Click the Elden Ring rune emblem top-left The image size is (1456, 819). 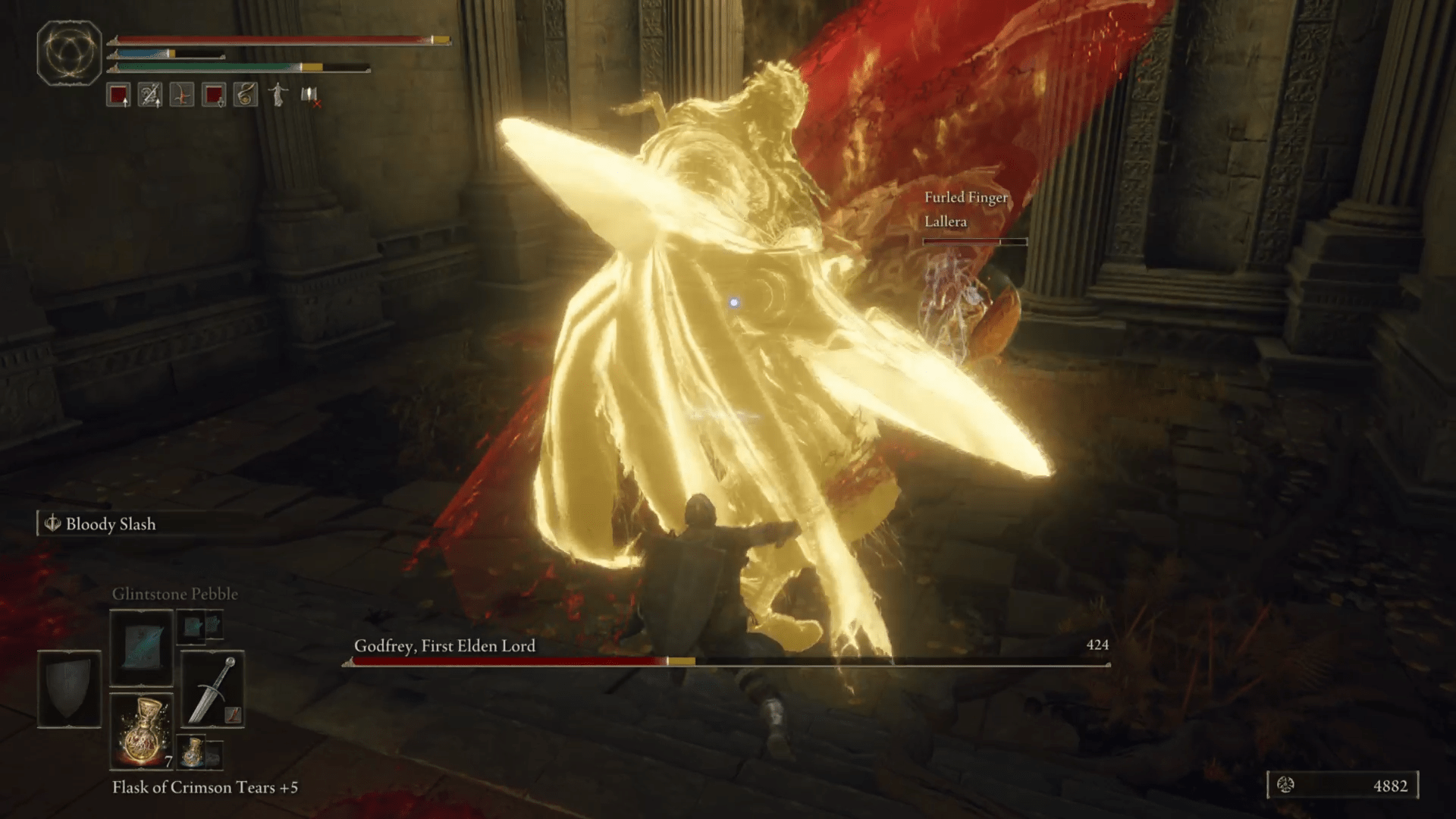click(x=68, y=55)
